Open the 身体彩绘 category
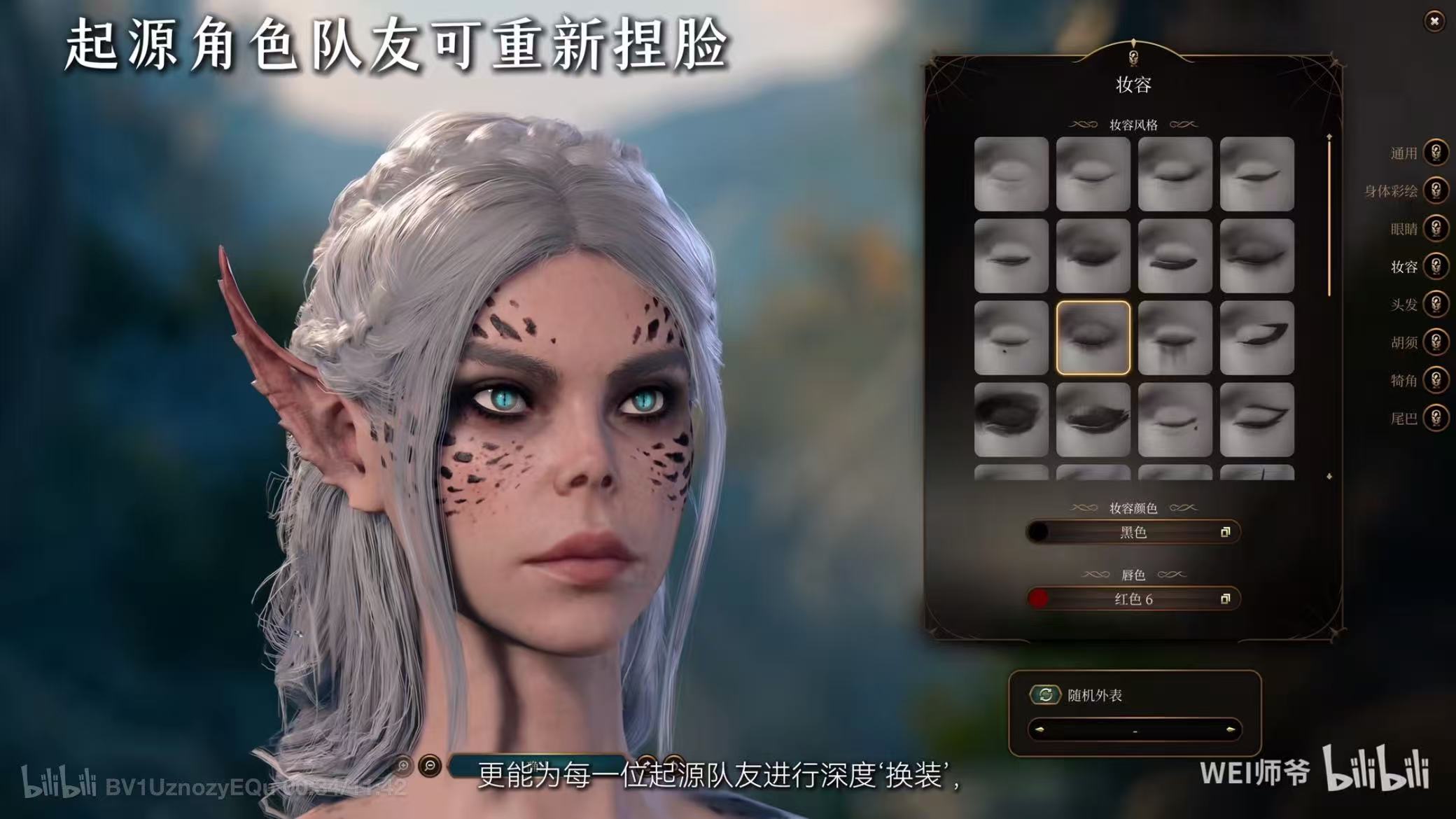 1435,190
